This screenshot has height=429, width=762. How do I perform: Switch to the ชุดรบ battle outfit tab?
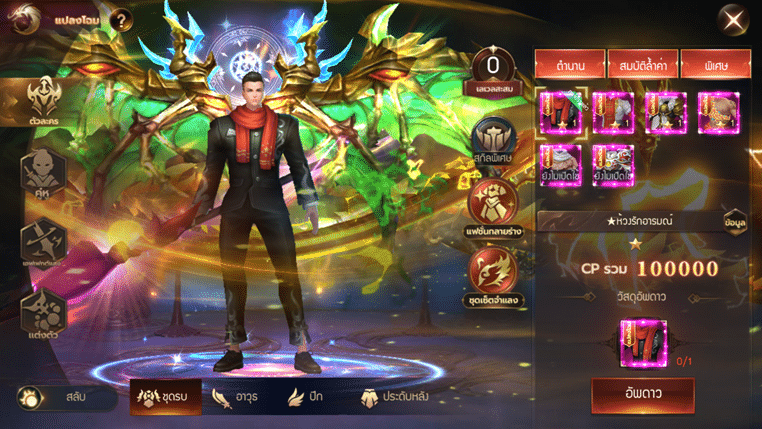click(x=167, y=398)
